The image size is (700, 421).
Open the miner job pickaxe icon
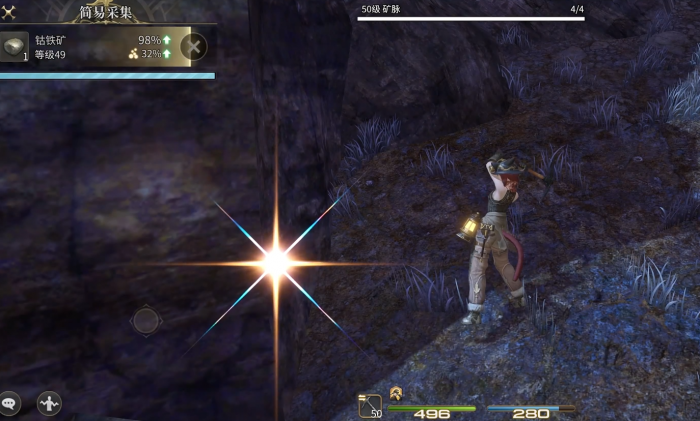[370, 405]
